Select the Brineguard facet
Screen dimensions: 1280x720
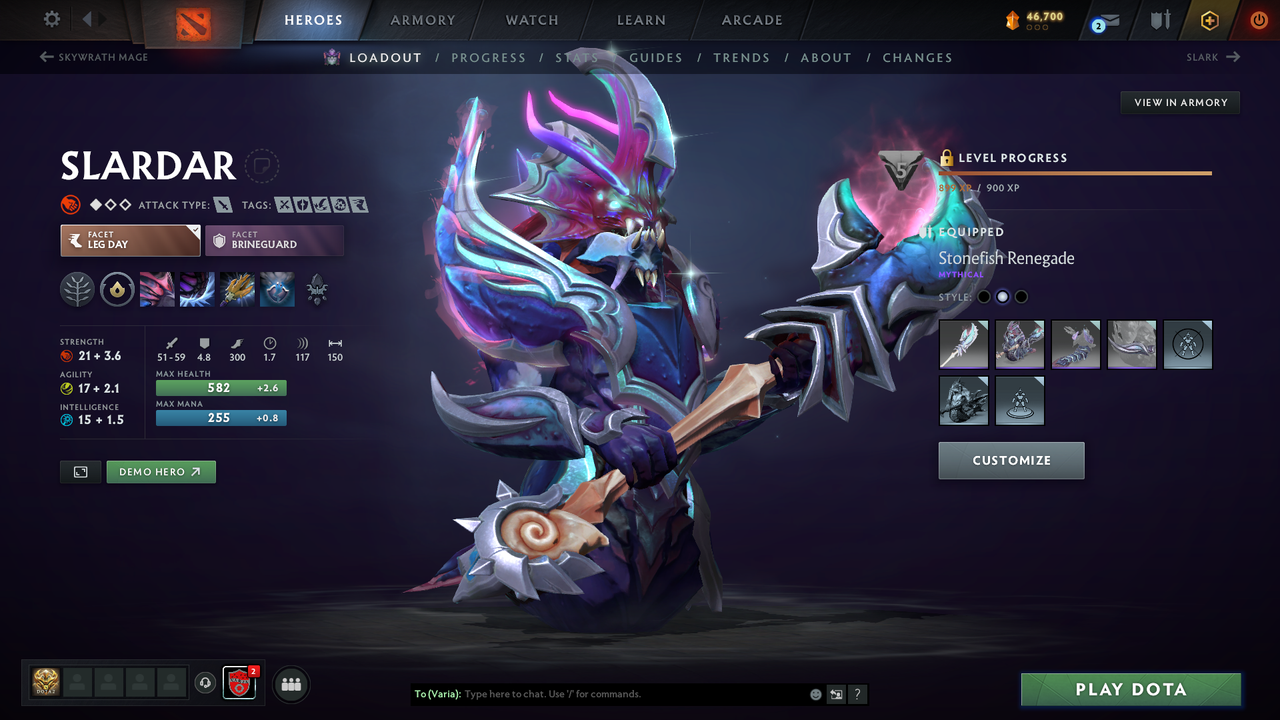[x=274, y=240]
